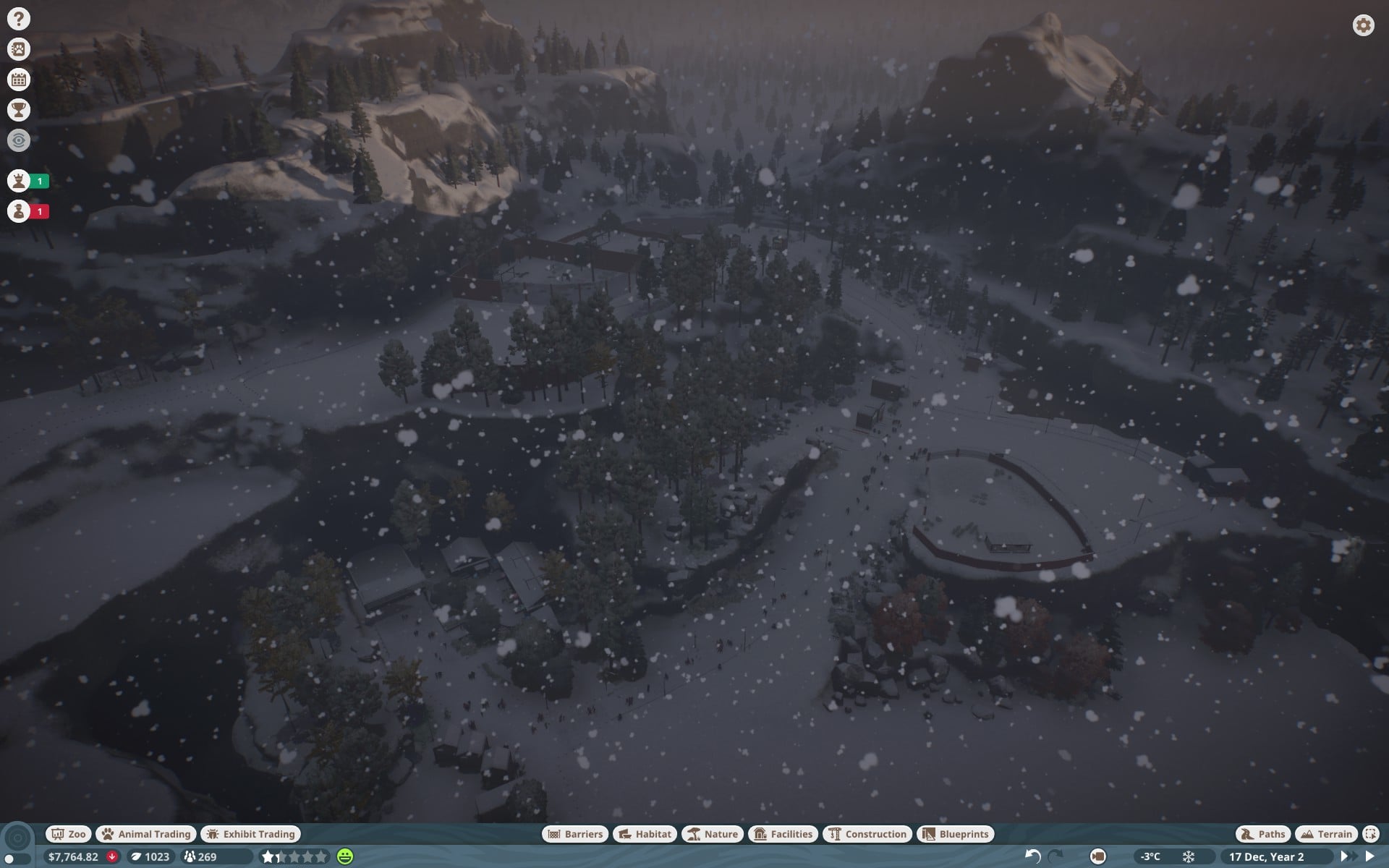Open the Zoopedia paw notebook
The width and height of the screenshot is (1389, 868).
pos(19,49)
